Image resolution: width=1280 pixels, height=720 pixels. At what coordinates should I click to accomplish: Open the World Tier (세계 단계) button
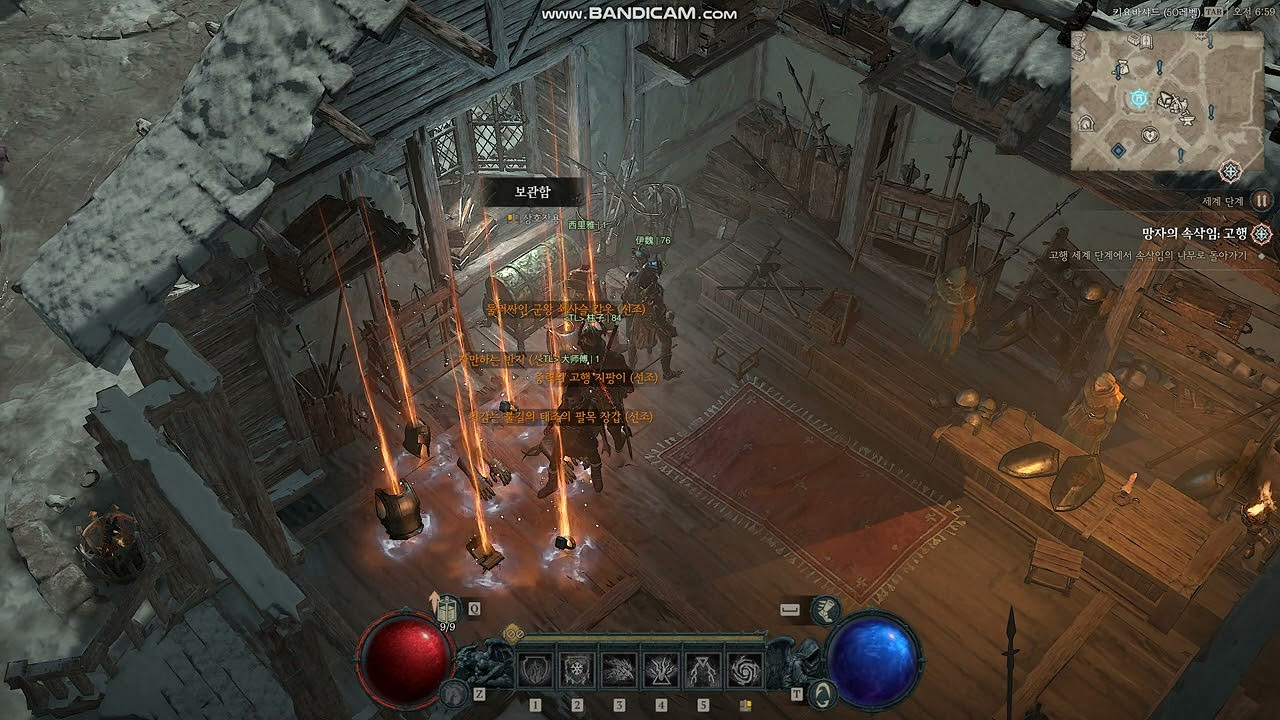pyautogui.click(x=1261, y=200)
